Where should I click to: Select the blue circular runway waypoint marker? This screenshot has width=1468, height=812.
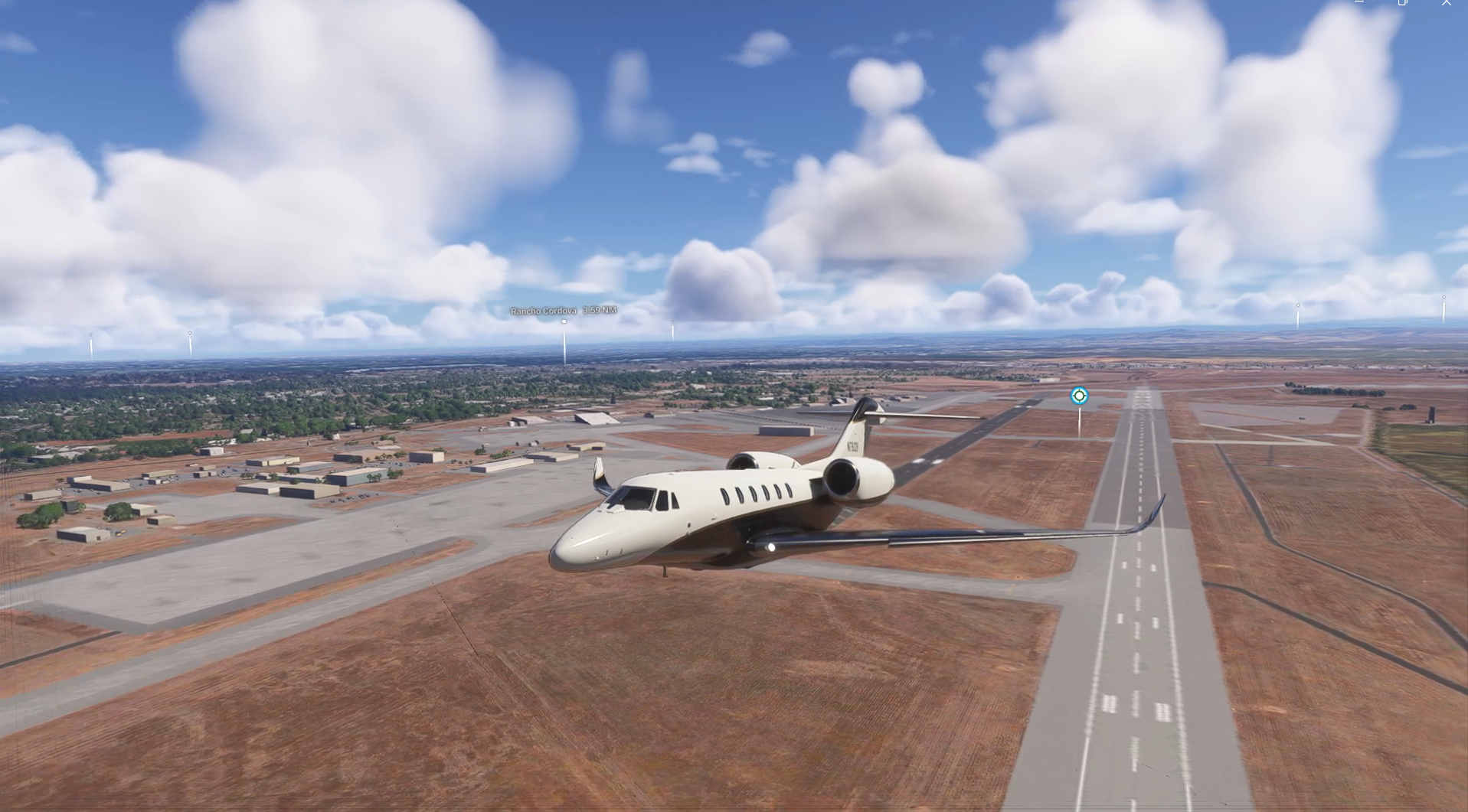[1079, 396]
